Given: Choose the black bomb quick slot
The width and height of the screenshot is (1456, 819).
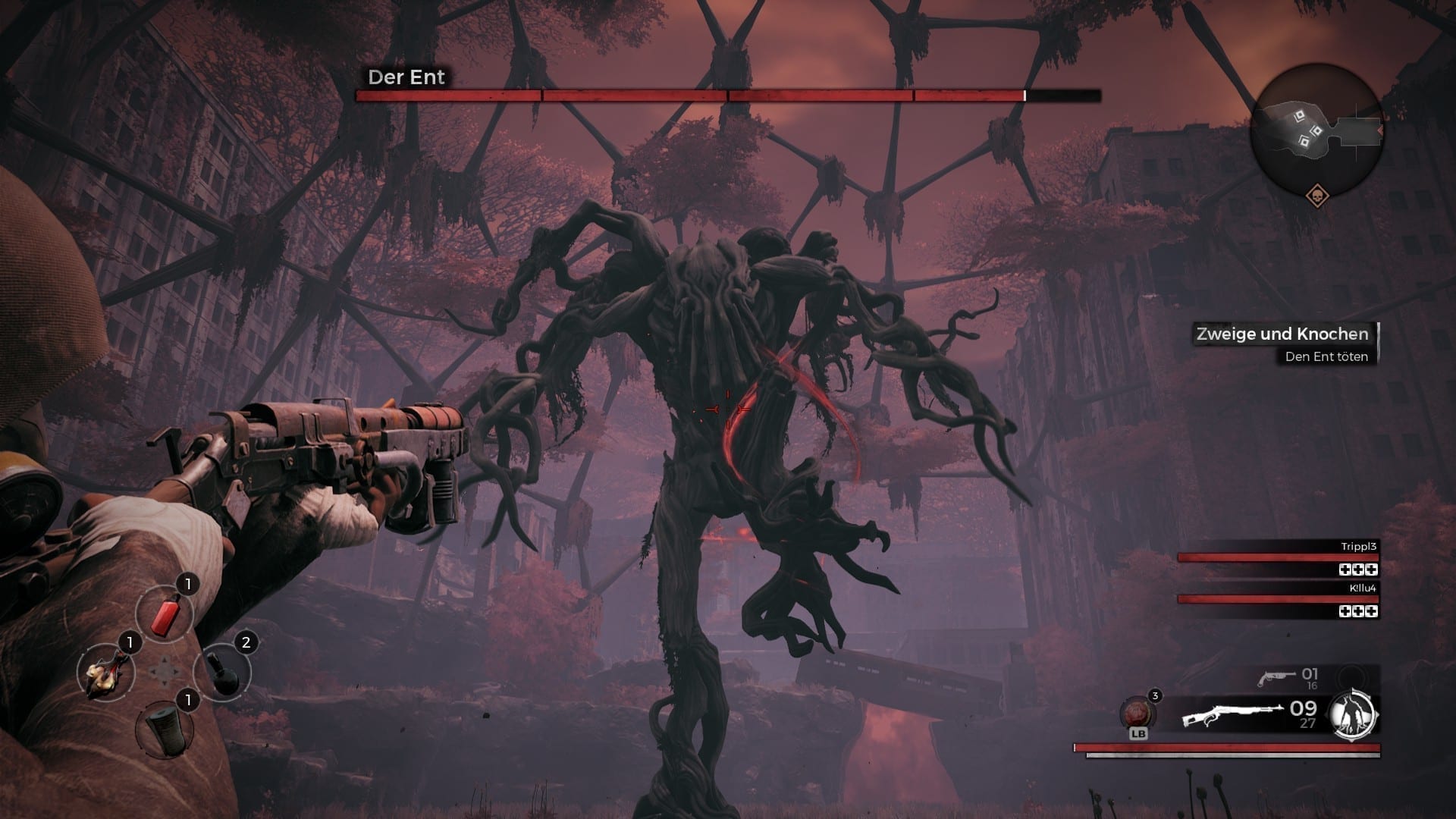Looking at the screenshot, I should [x=221, y=673].
